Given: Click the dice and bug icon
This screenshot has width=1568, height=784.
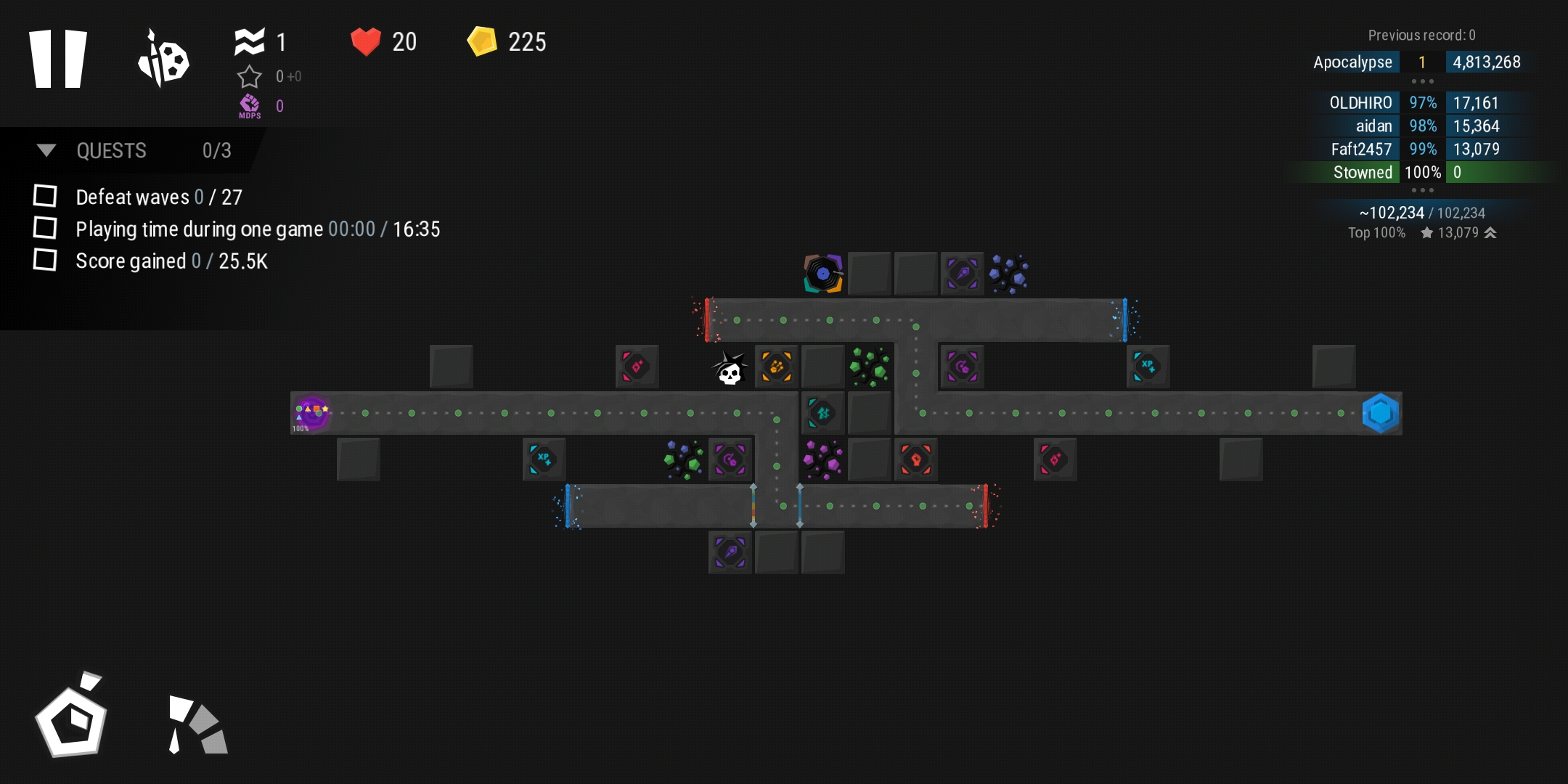Looking at the screenshot, I should [x=163, y=60].
